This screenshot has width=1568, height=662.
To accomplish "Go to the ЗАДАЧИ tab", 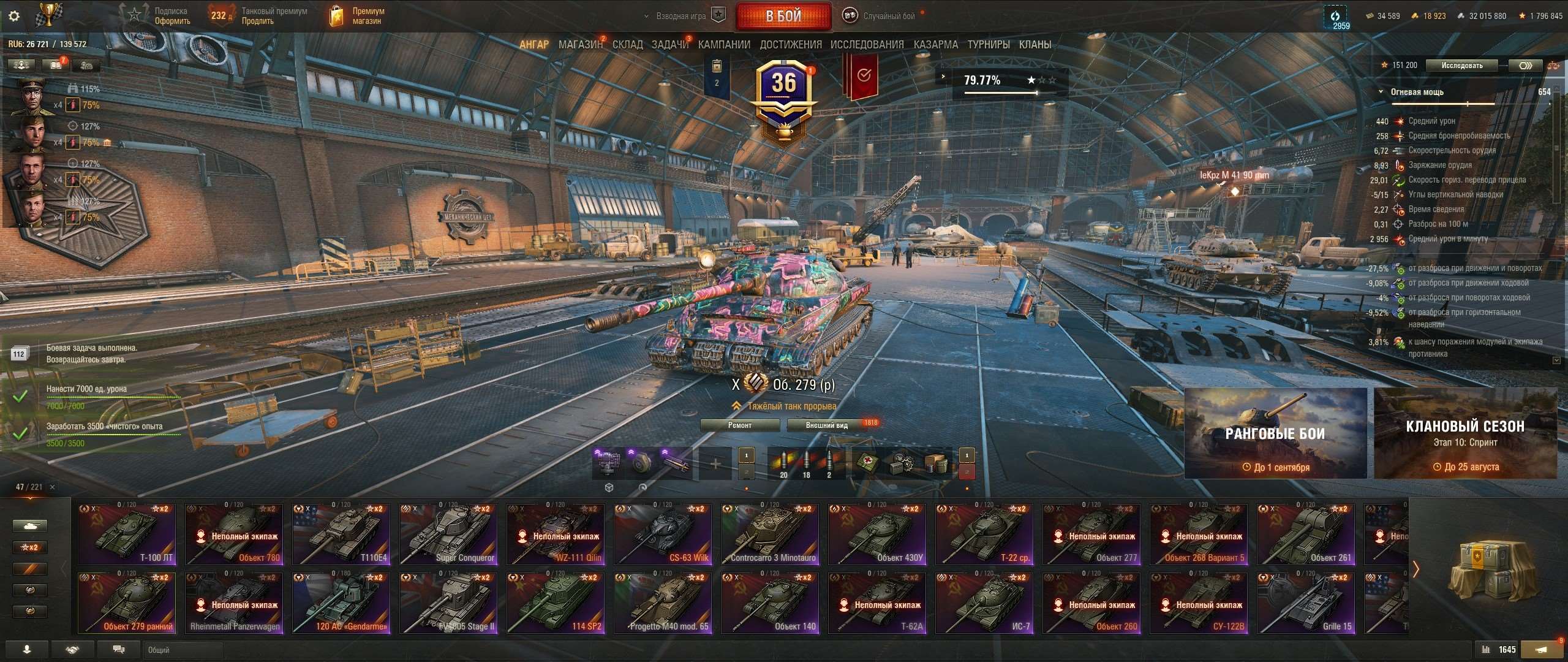I will [x=669, y=45].
